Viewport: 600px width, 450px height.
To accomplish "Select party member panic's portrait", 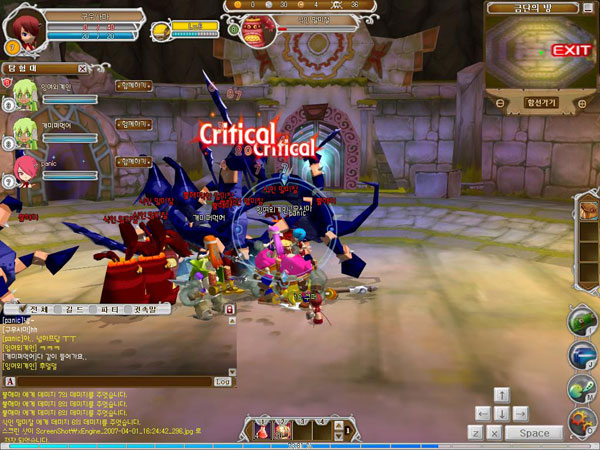I will [22, 166].
